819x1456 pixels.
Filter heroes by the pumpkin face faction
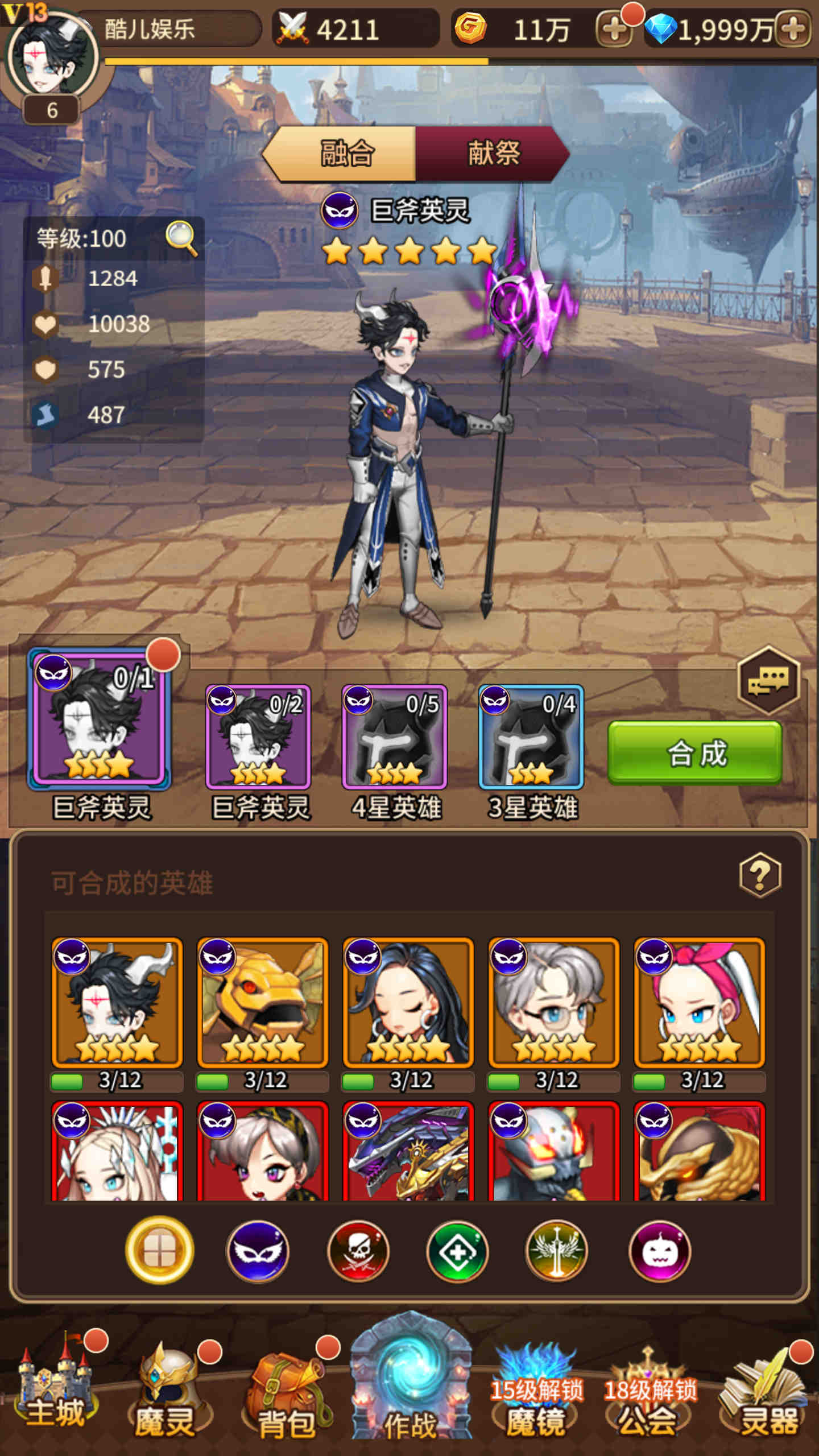(x=660, y=1251)
